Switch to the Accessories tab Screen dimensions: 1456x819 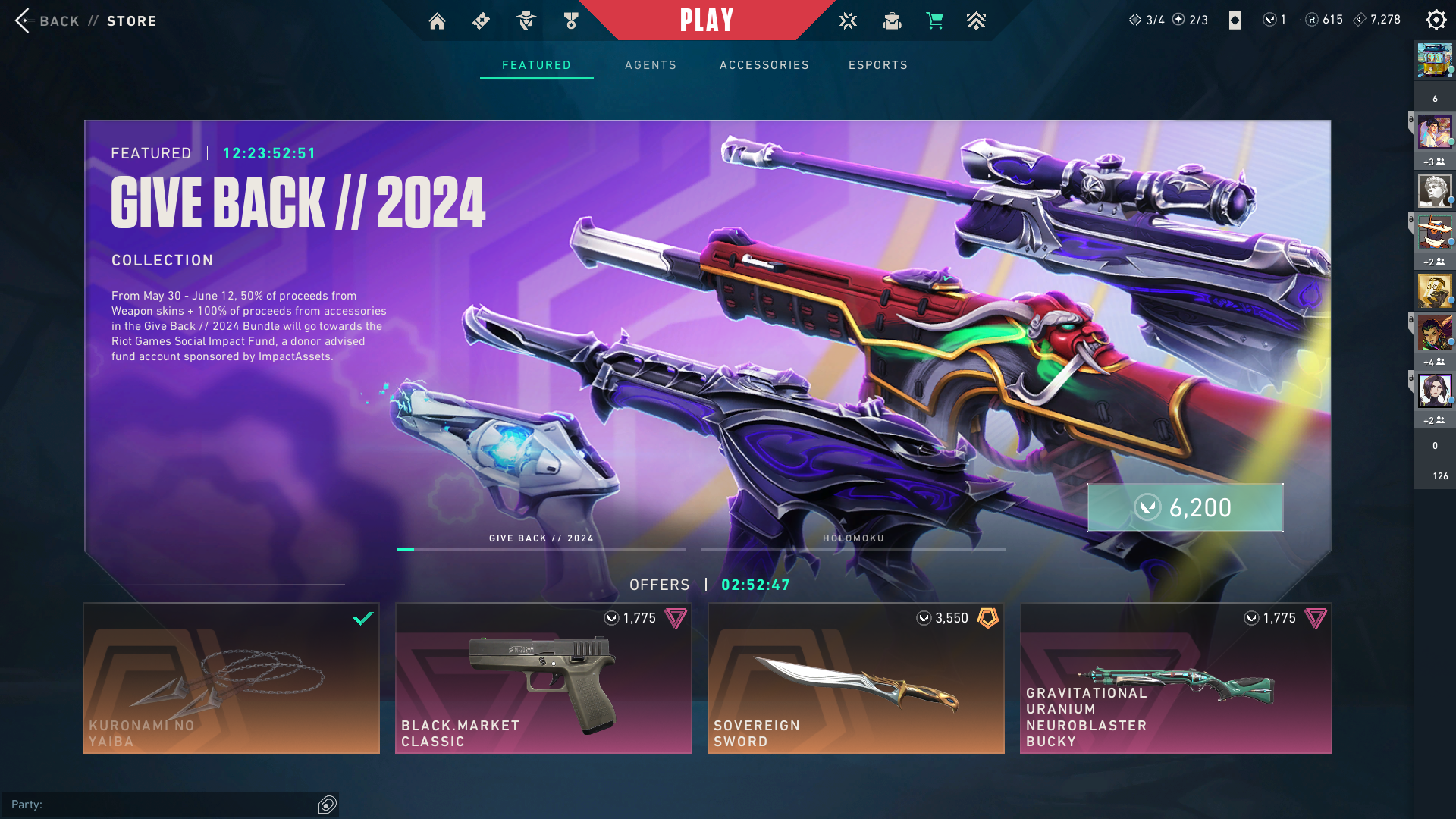pyautogui.click(x=764, y=65)
